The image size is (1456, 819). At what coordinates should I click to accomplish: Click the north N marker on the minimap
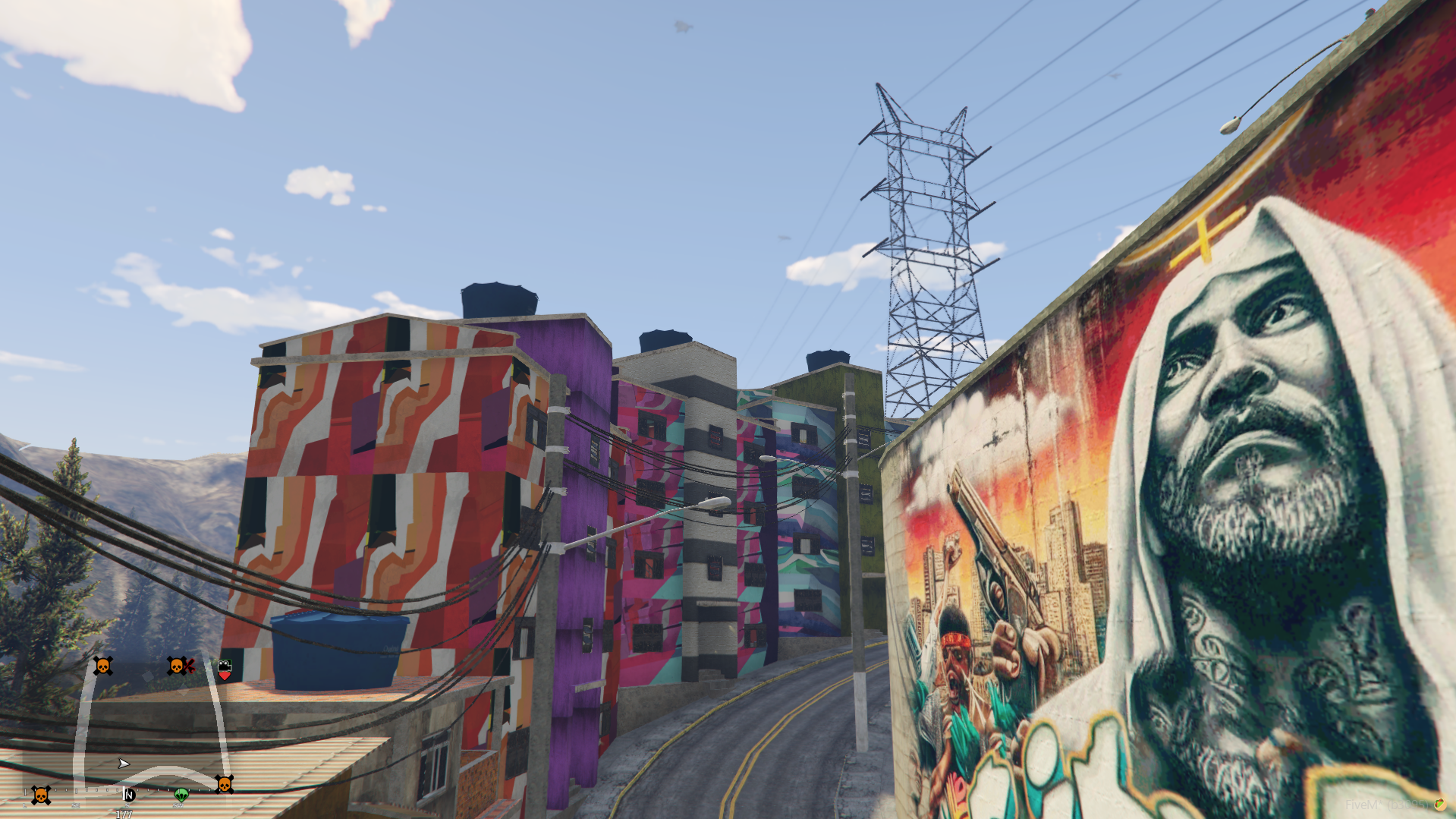[x=129, y=795]
